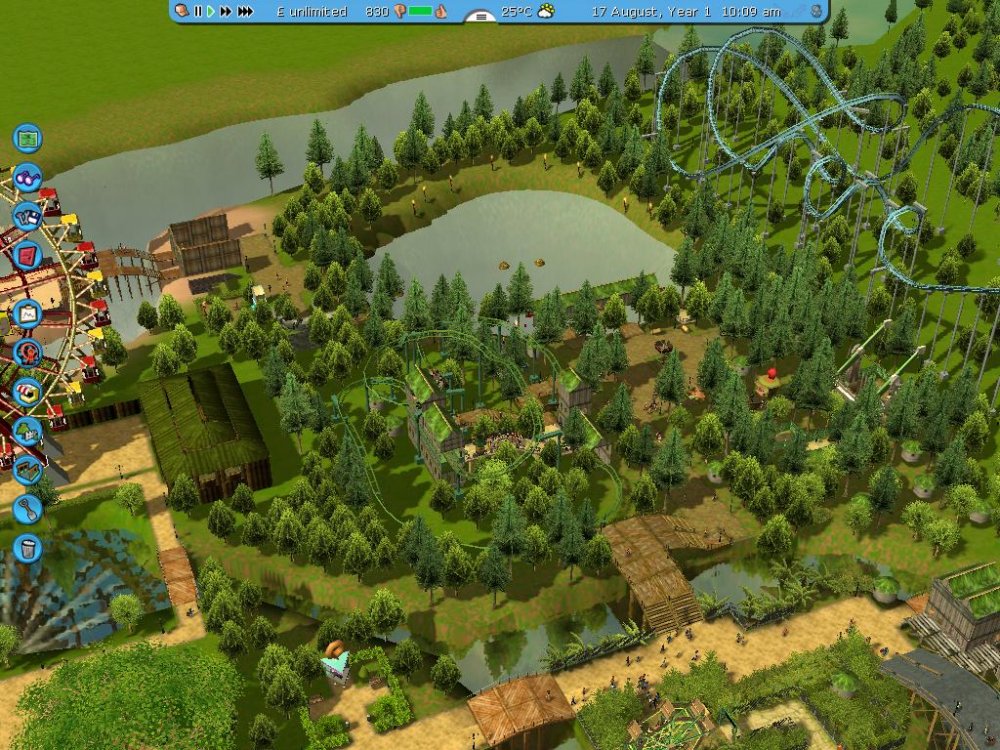Switch to double fast-forward speed
This screenshot has height=750, width=1000.
(x=226, y=11)
